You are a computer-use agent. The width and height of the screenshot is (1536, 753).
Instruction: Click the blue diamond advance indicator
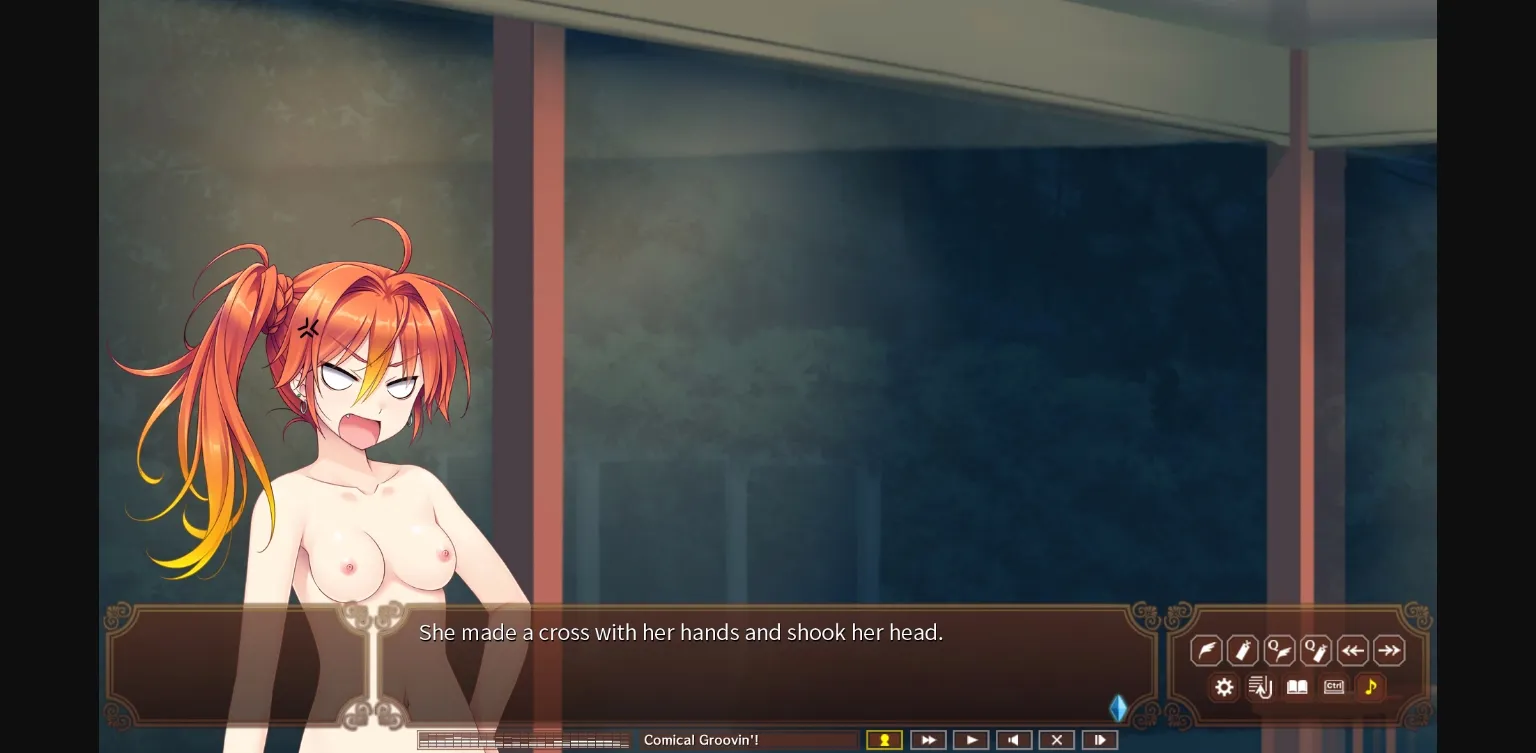click(x=1118, y=708)
